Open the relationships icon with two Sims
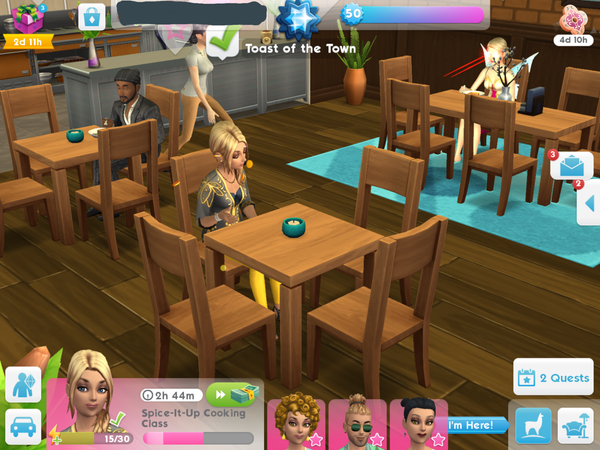Screen dimensions: 600x450 (23, 384)
